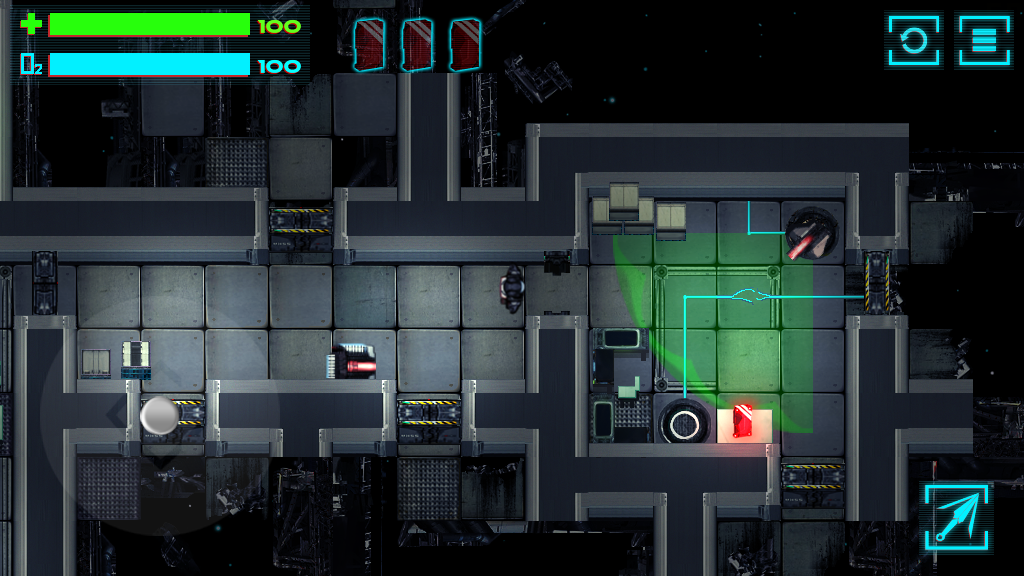Image resolution: width=1024 pixels, height=576 pixels.
Task: Open the hamburger pause menu
Action: 984,41
